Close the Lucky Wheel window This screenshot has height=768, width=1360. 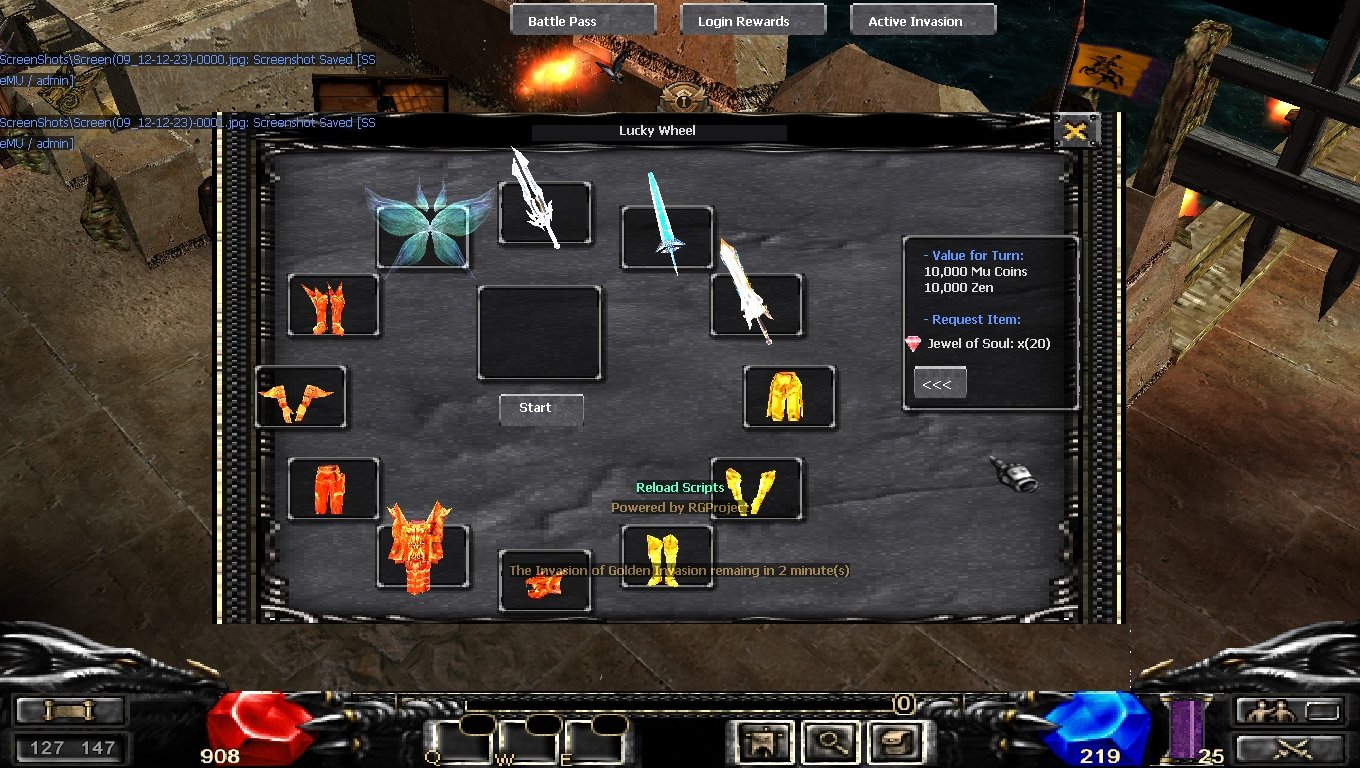pyautogui.click(x=1076, y=131)
